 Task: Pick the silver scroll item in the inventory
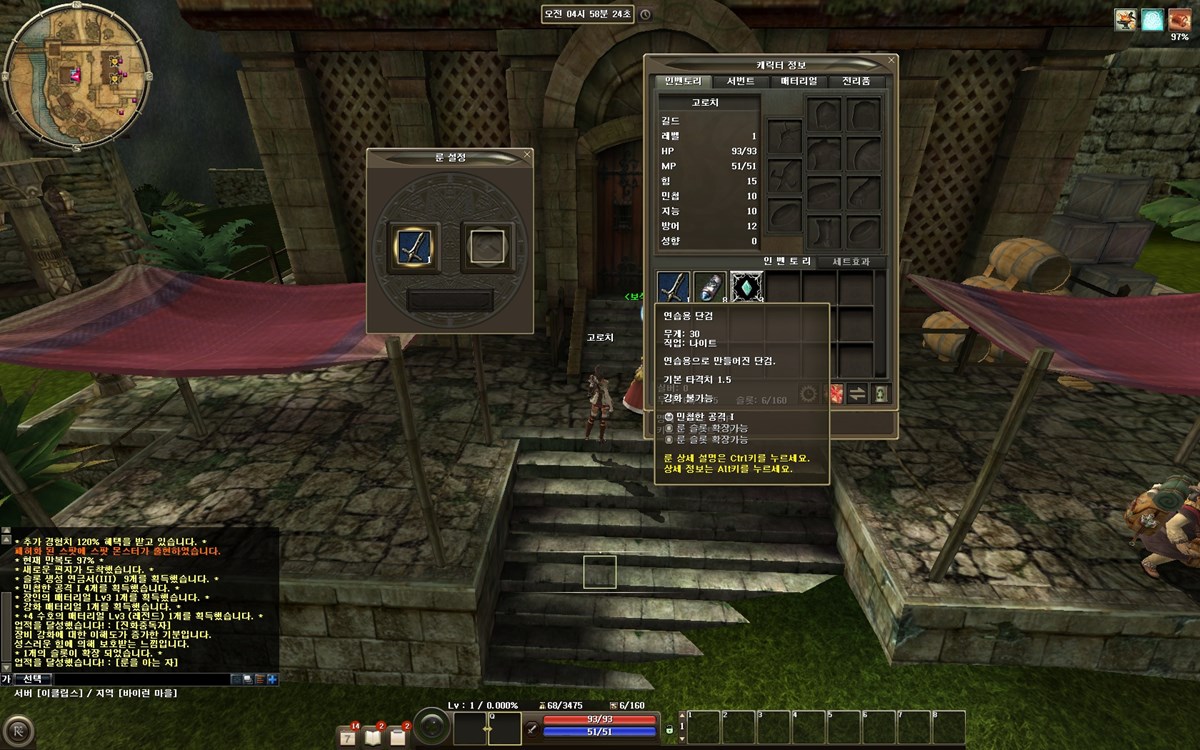coord(710,287)
